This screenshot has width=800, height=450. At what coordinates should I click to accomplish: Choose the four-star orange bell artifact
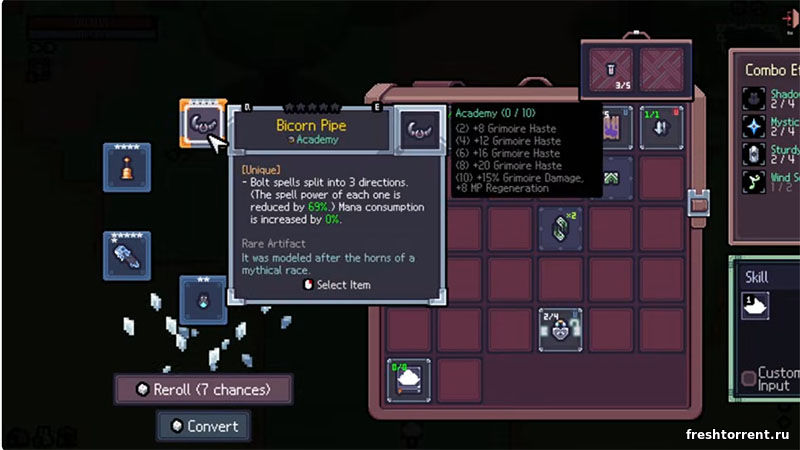pyautogui.click(x=127, y=166)
